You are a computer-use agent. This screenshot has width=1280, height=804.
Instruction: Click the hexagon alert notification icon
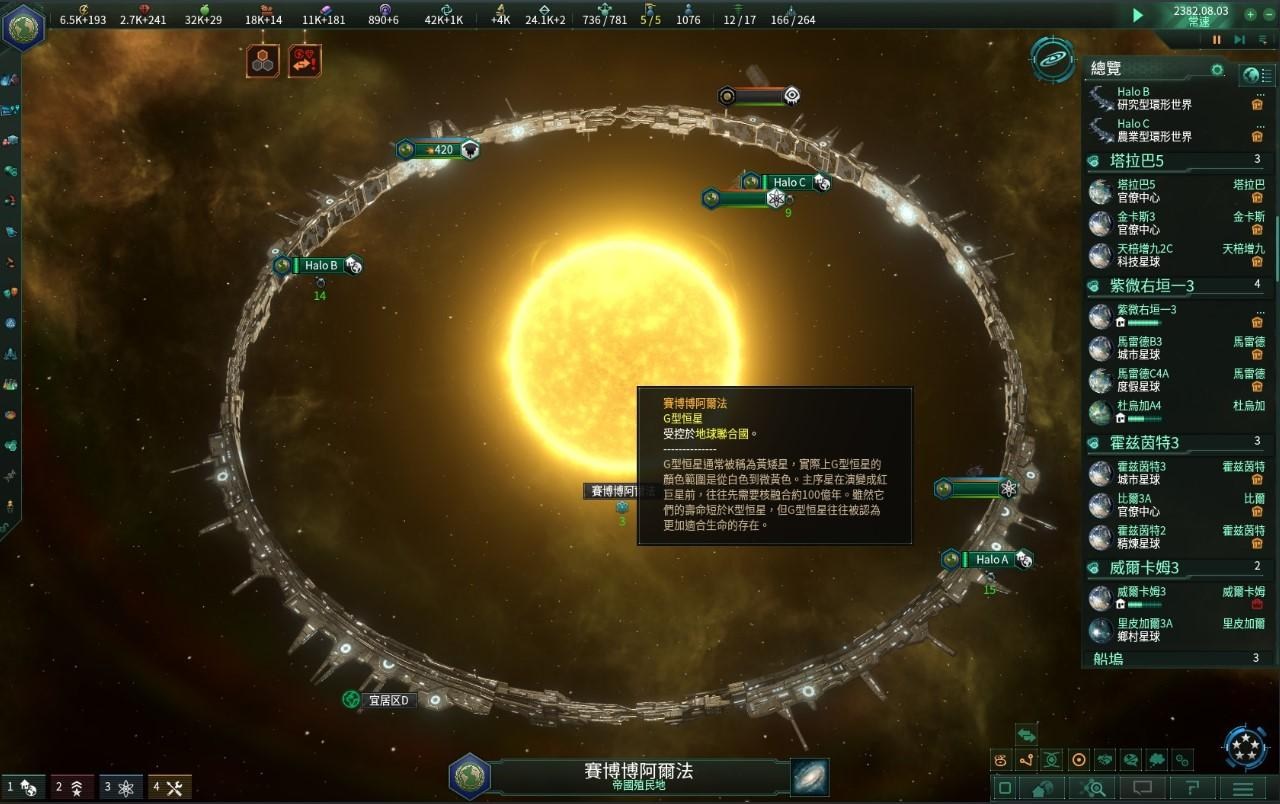click(x=263, y=62)
